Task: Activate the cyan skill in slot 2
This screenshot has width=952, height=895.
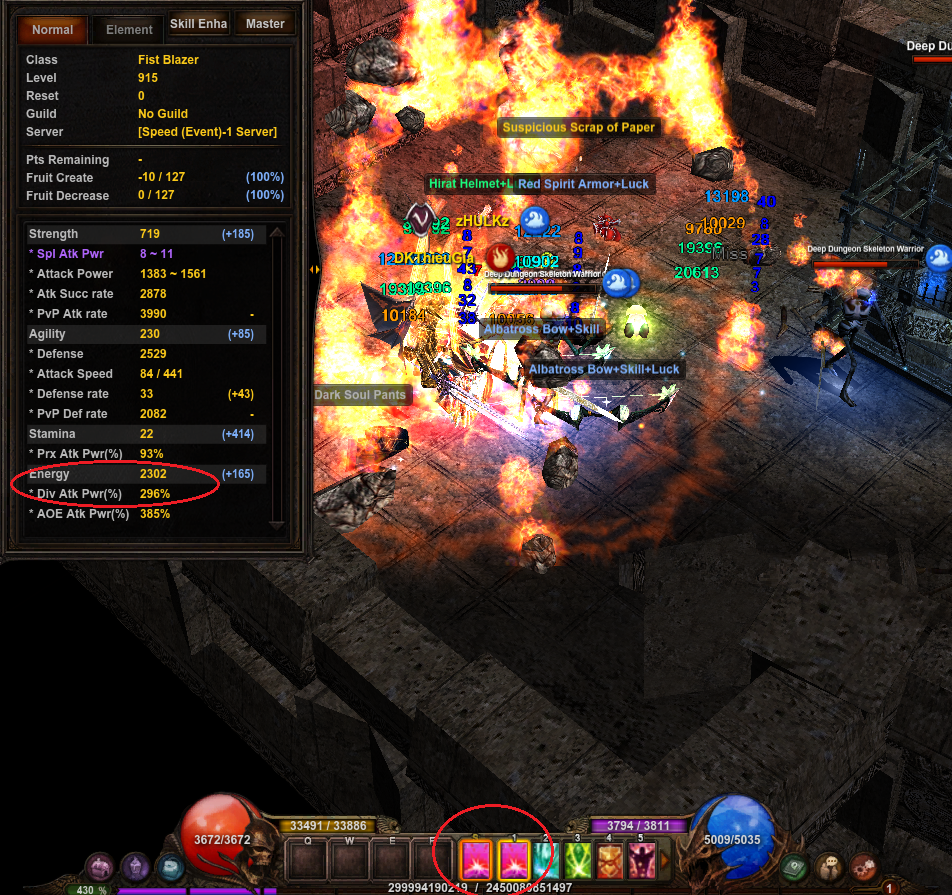Action: 545,860
